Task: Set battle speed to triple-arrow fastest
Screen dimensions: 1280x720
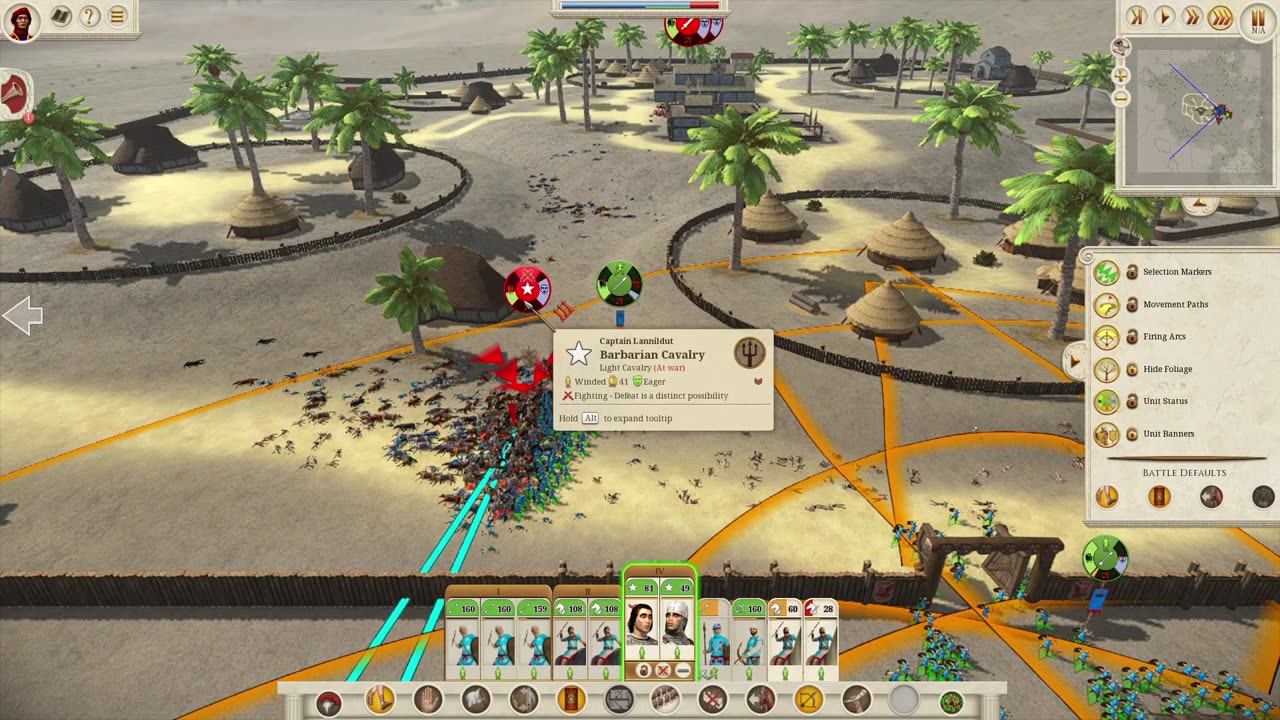Action: [x=1220, y=16]
